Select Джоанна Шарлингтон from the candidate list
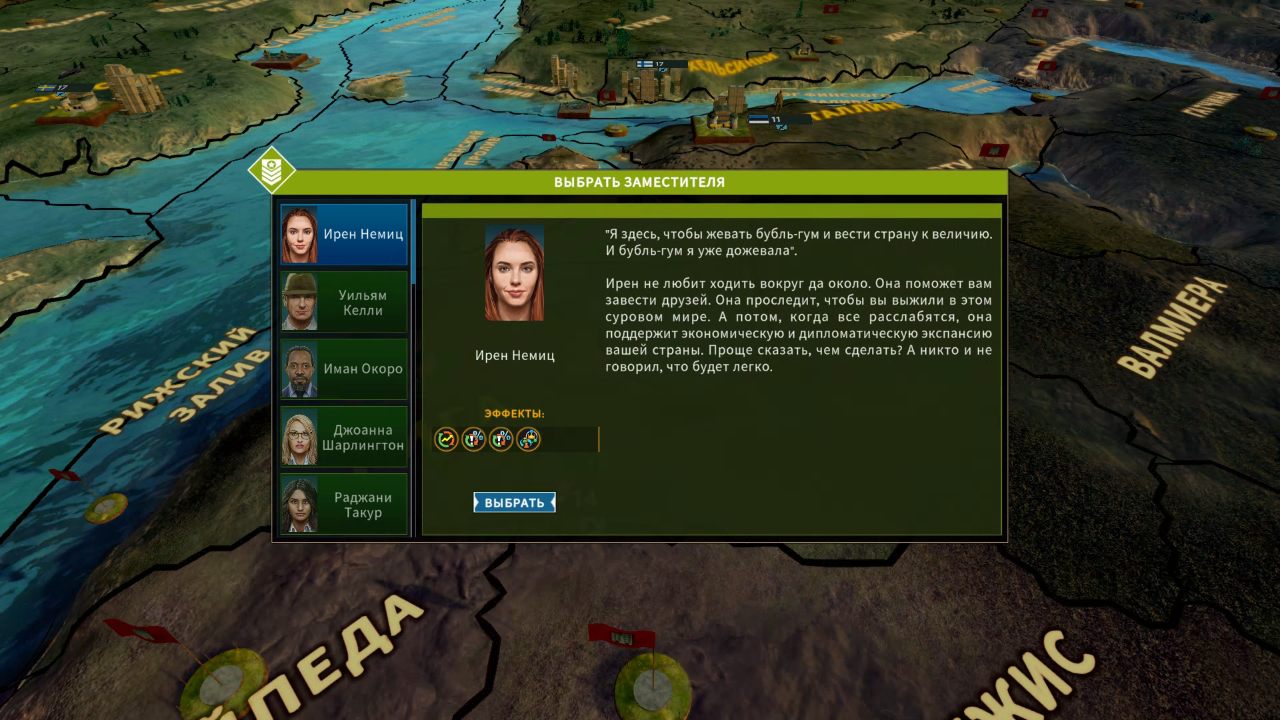 tap(343, 436)
